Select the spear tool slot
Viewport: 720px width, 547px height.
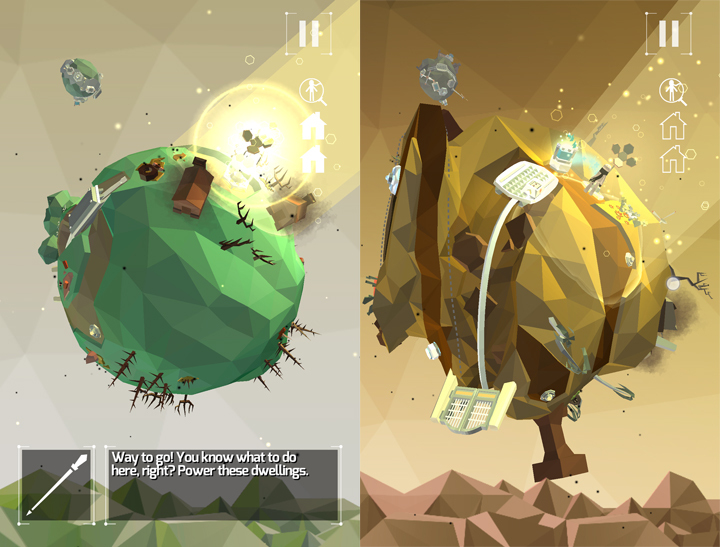tap(57, 484)
